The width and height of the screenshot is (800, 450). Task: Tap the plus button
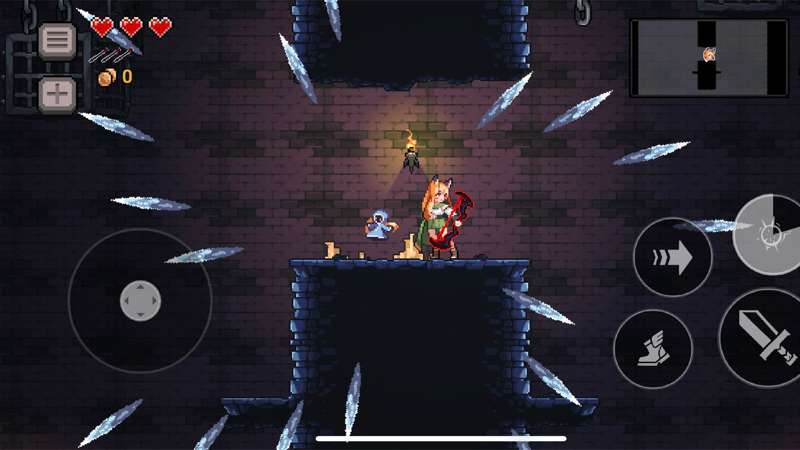(x=57, y=95)
